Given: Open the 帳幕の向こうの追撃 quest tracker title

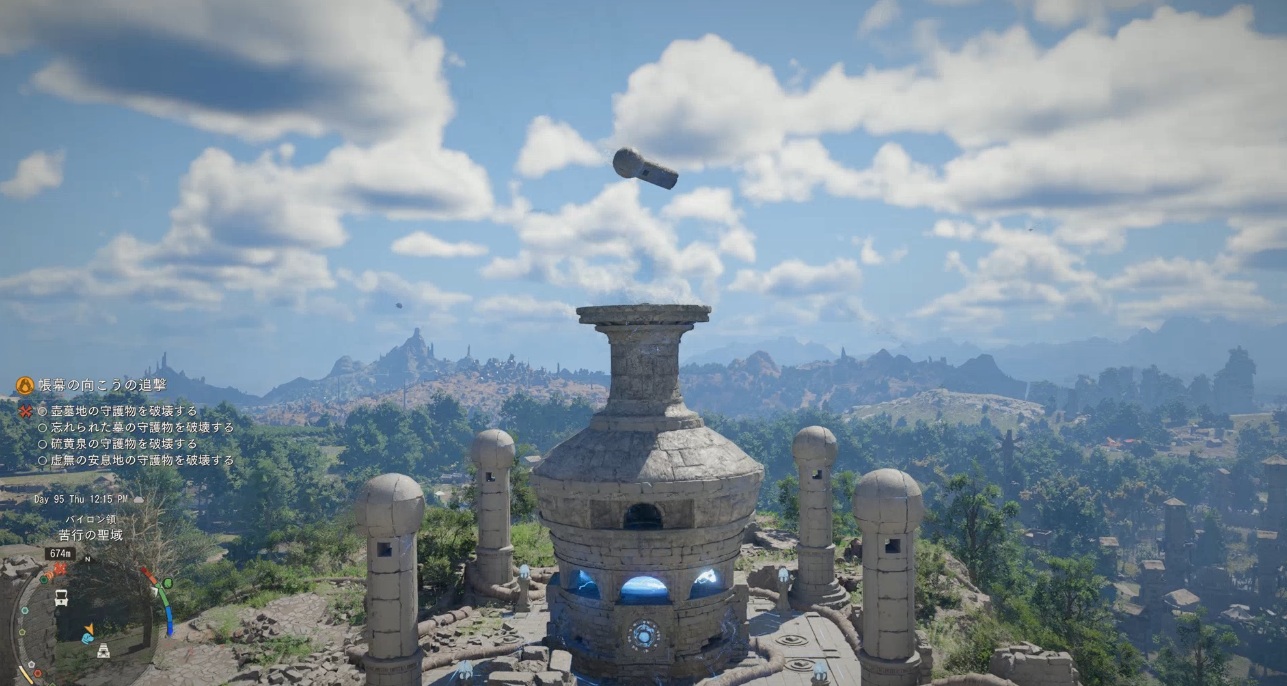Looking at the screenshot, I should [x=102, y=385].
